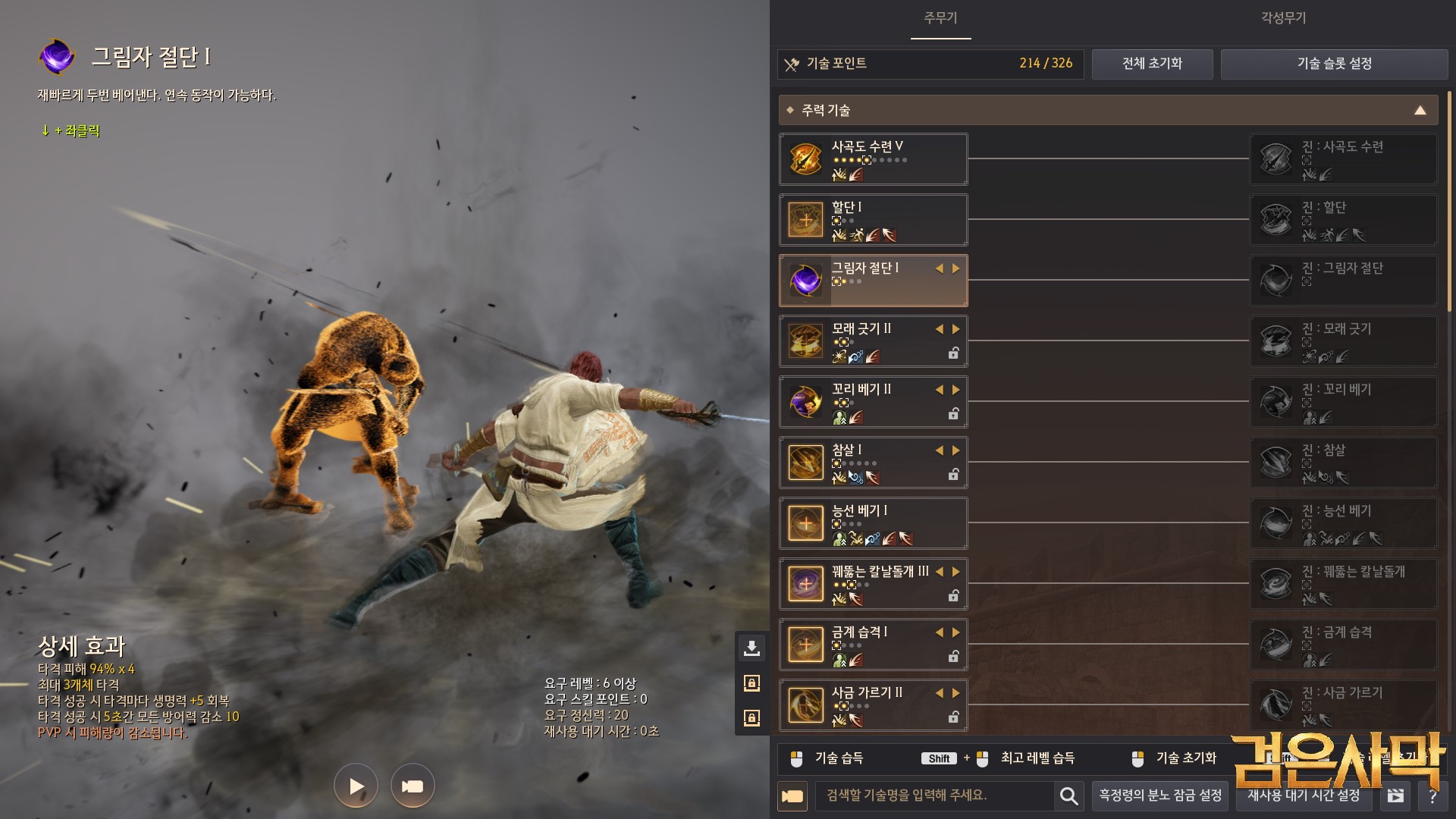
Task: Switch to the 각성무기 tab
Action: point(1283,18)
